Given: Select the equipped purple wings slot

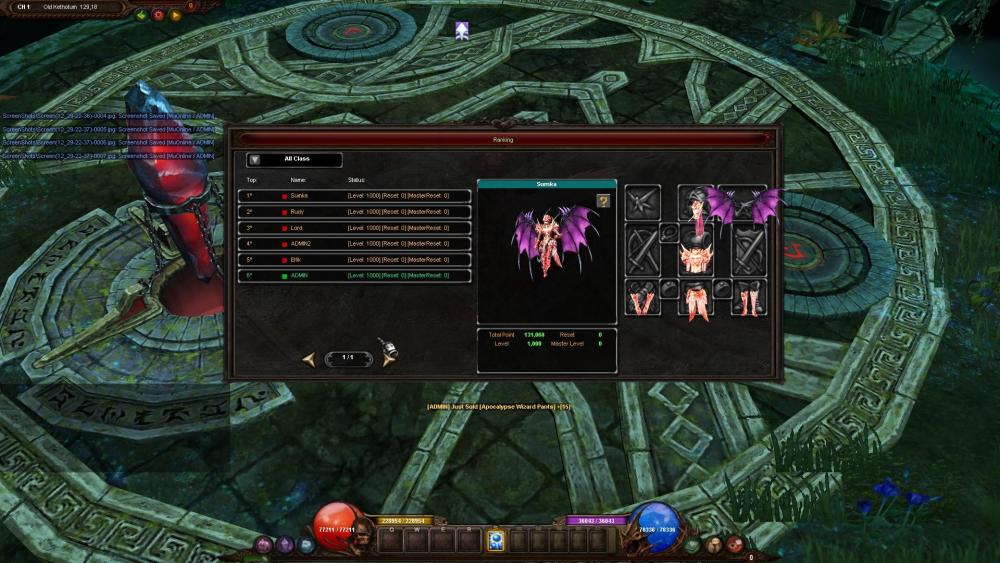Looking at the screenshot, I should [746, 203].
